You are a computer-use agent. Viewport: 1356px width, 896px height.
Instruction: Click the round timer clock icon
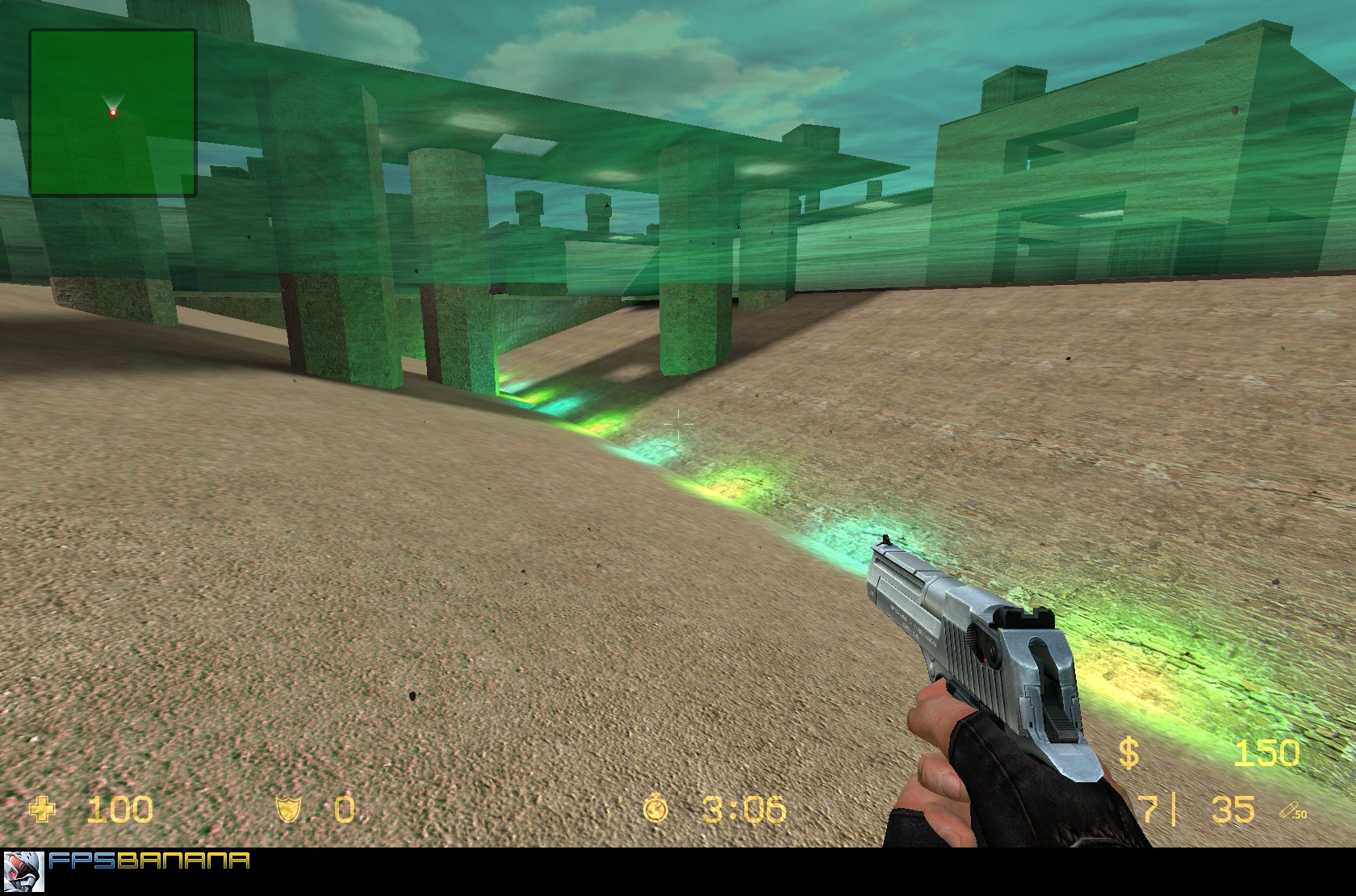pyautogui.click(x=655, y=809)
